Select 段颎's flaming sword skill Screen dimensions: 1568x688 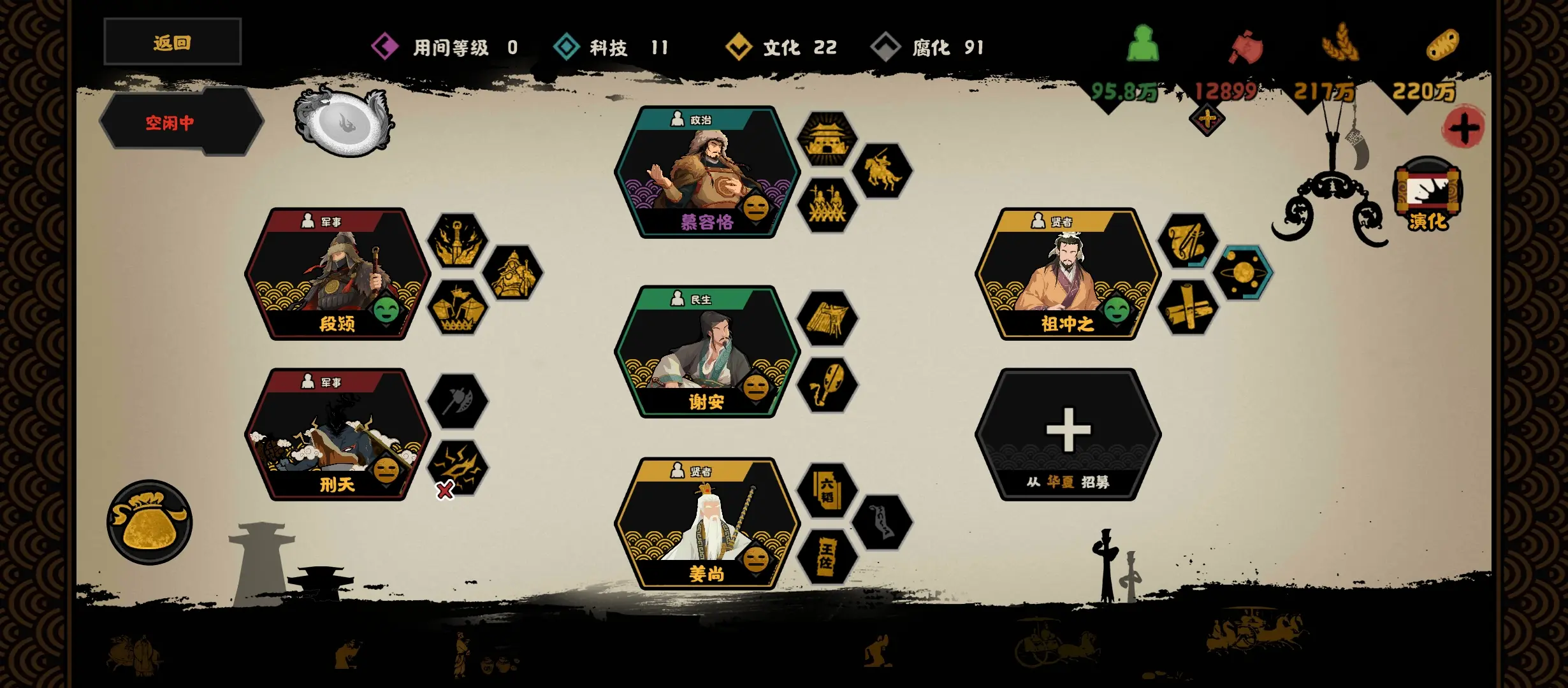click(456, 242)
